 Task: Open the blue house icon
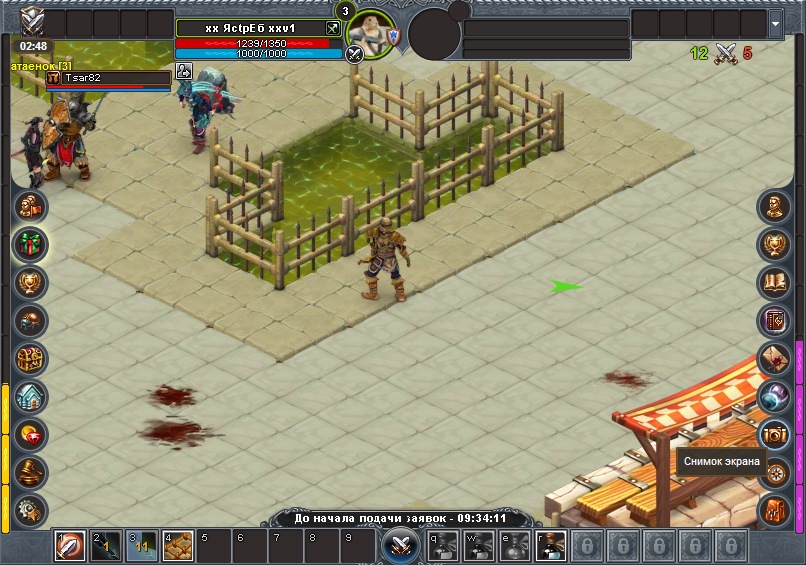tap(30, 396)
